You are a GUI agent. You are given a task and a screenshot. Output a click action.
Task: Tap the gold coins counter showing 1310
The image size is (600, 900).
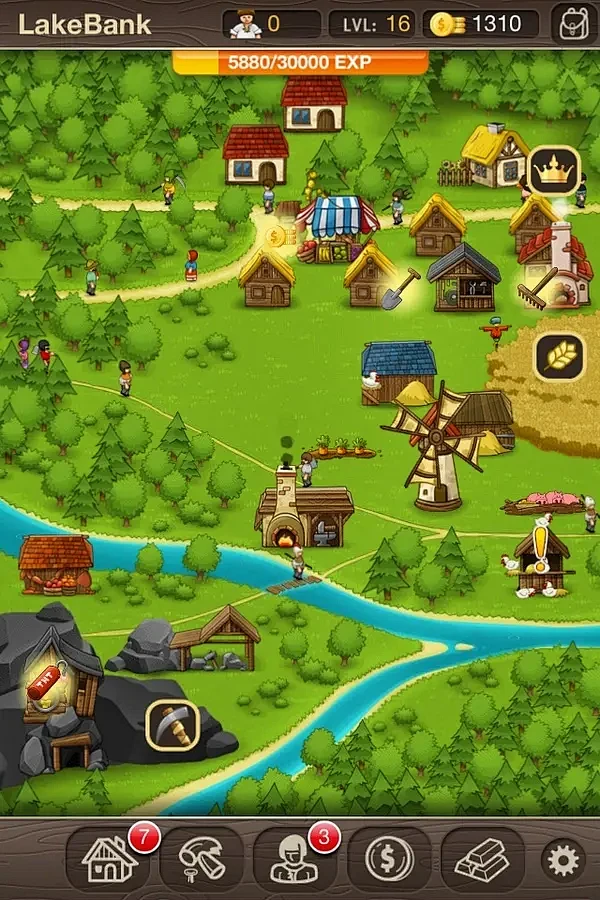[x=481, y=23]
